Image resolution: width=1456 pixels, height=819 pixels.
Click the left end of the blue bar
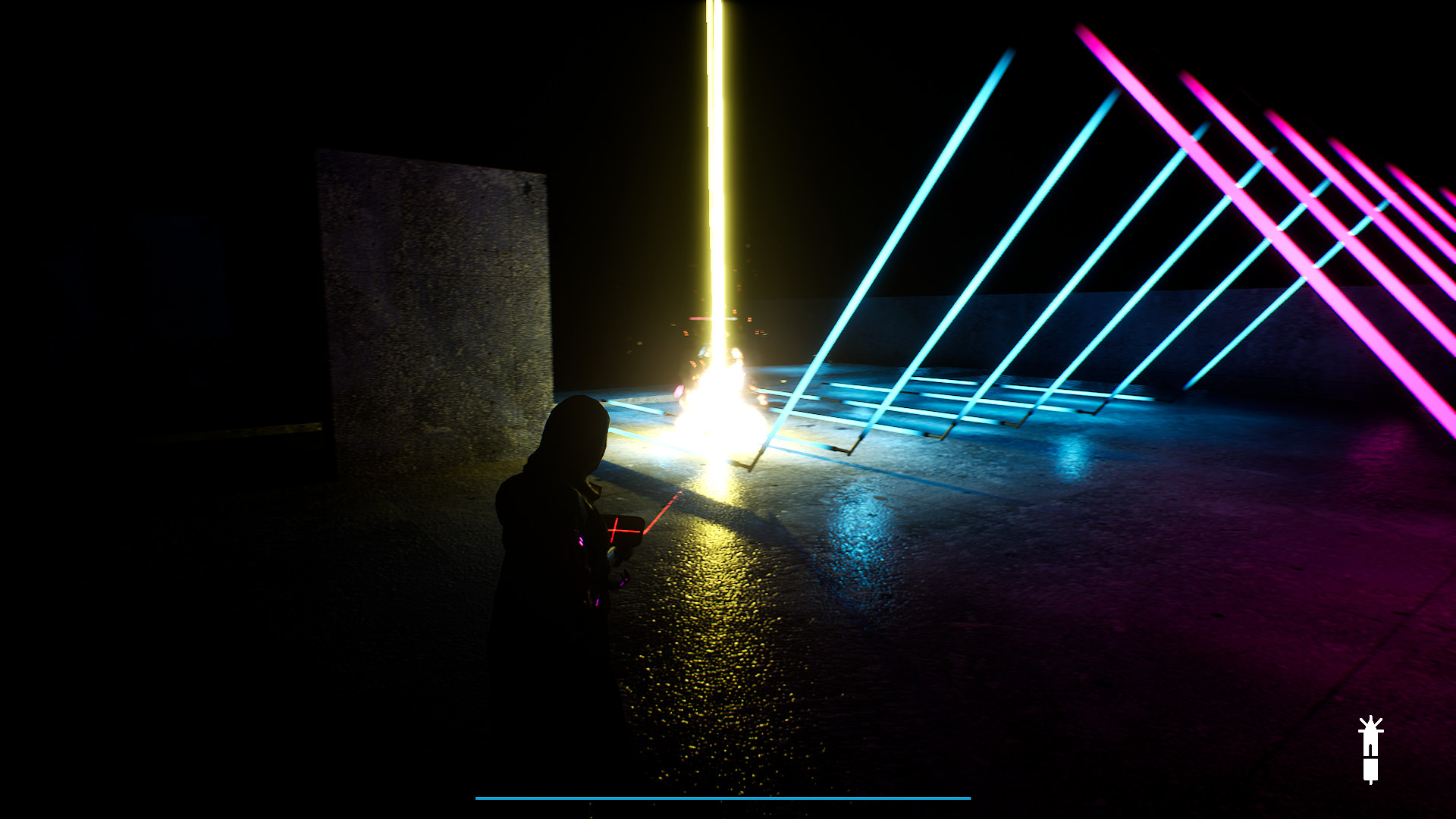tap(478, 799)
